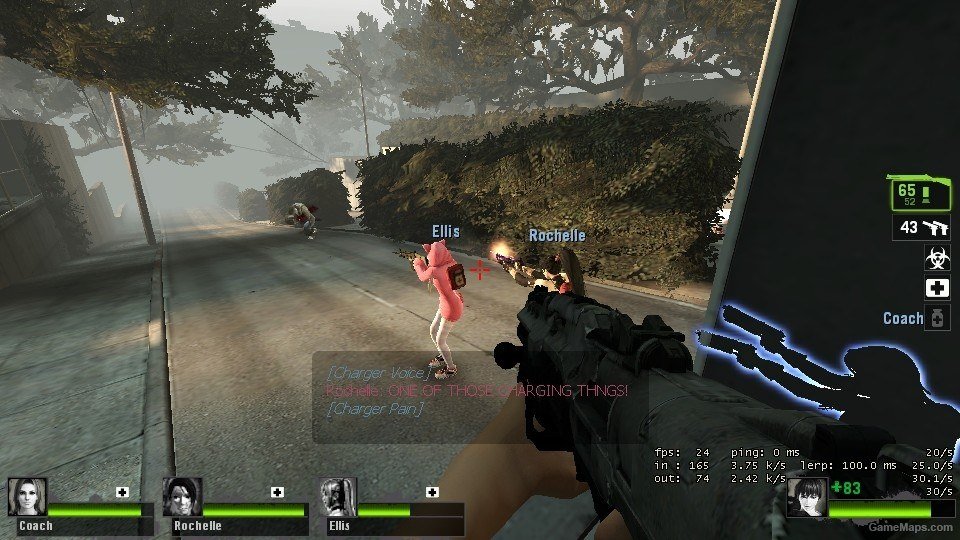
Task: Click the medkit icon above Coach's health
Action: point(122,492)
